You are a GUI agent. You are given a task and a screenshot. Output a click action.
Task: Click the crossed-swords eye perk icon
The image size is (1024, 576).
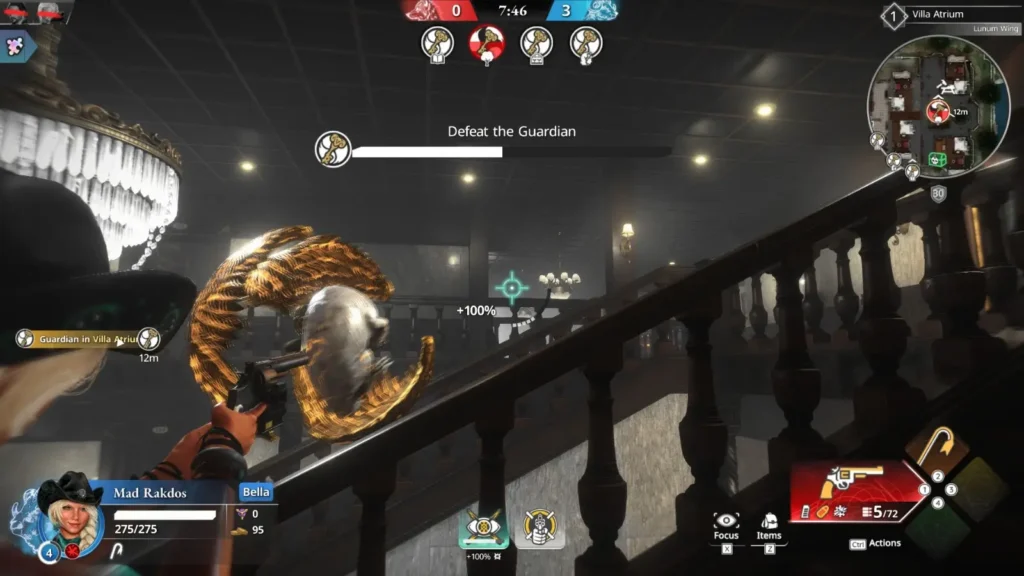click(x=484, y=526)
